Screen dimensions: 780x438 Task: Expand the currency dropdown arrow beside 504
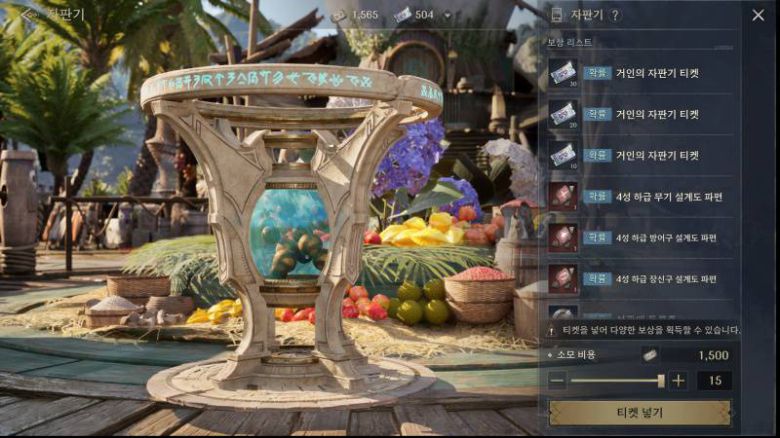point(447,15)
